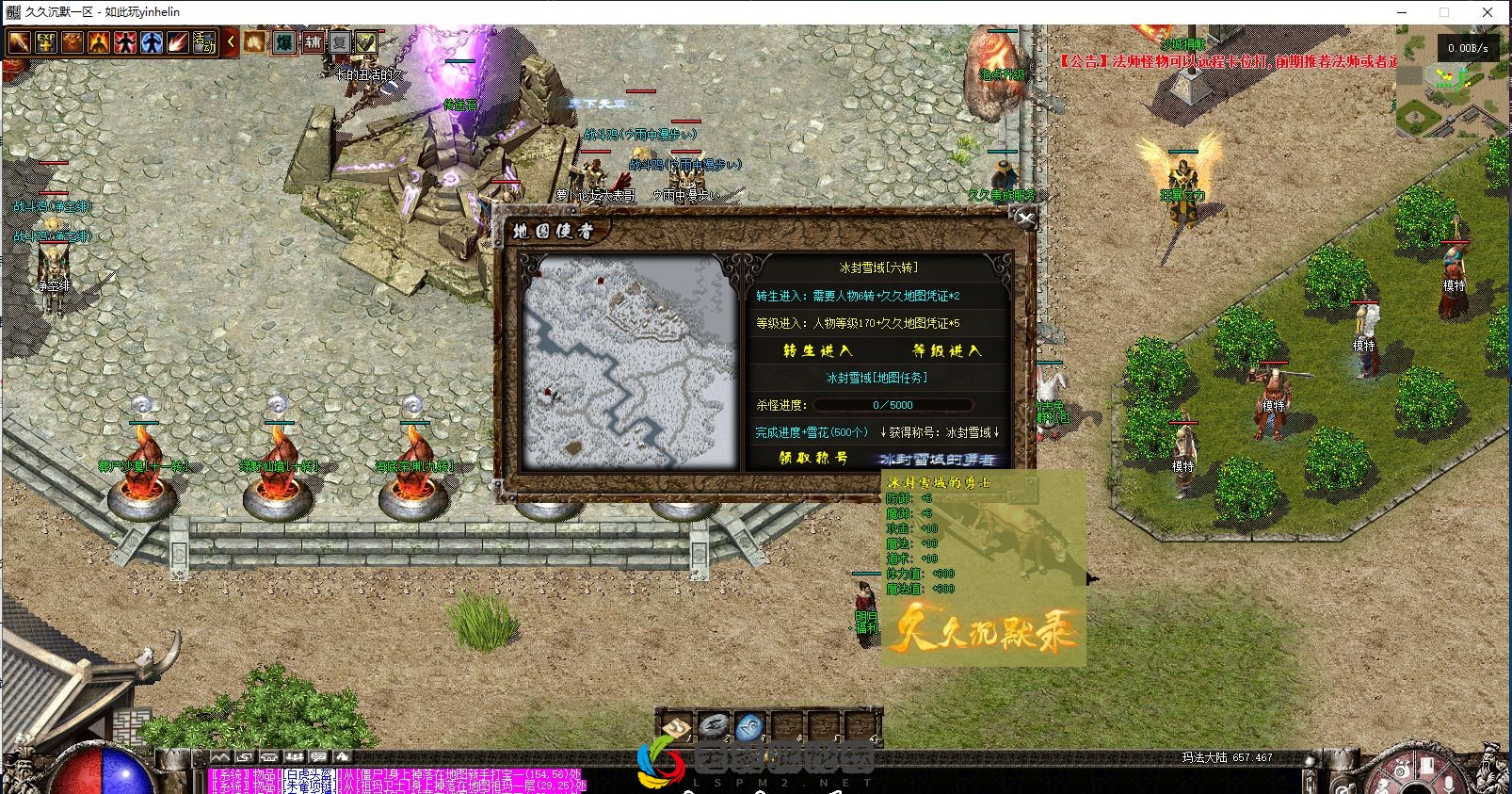Click the 爆 (drop rate) icon
Viewport: 1512px width, 794px height.
pos(285,43)
